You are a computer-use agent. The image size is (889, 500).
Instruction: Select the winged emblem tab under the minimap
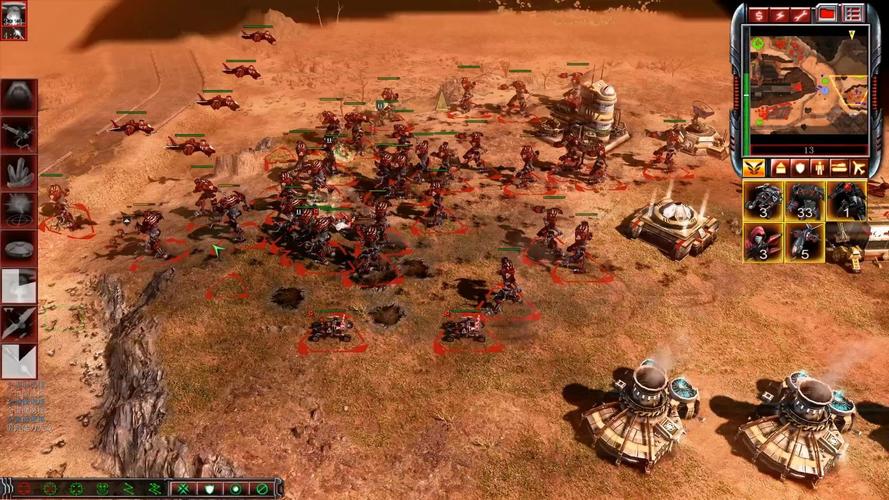(755, 167)
